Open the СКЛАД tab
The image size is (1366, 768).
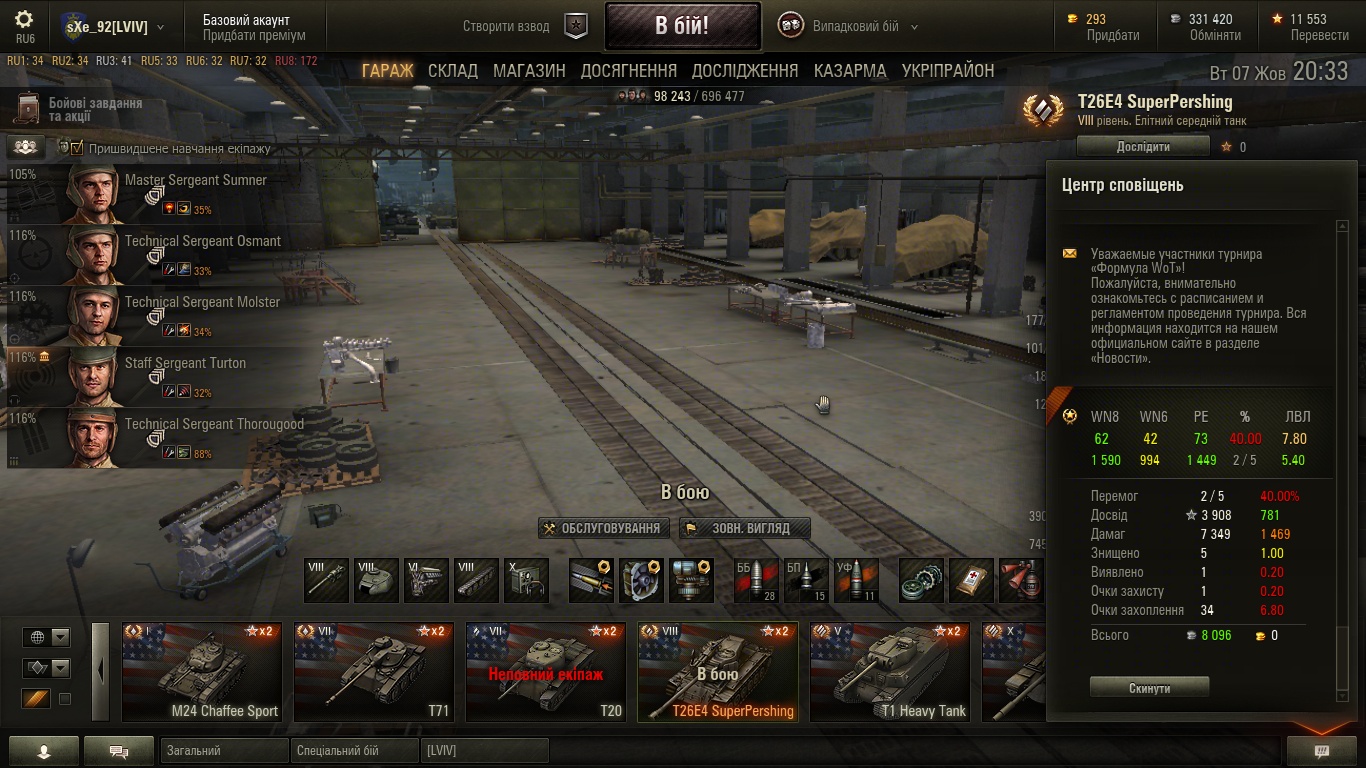pos(452,71)
